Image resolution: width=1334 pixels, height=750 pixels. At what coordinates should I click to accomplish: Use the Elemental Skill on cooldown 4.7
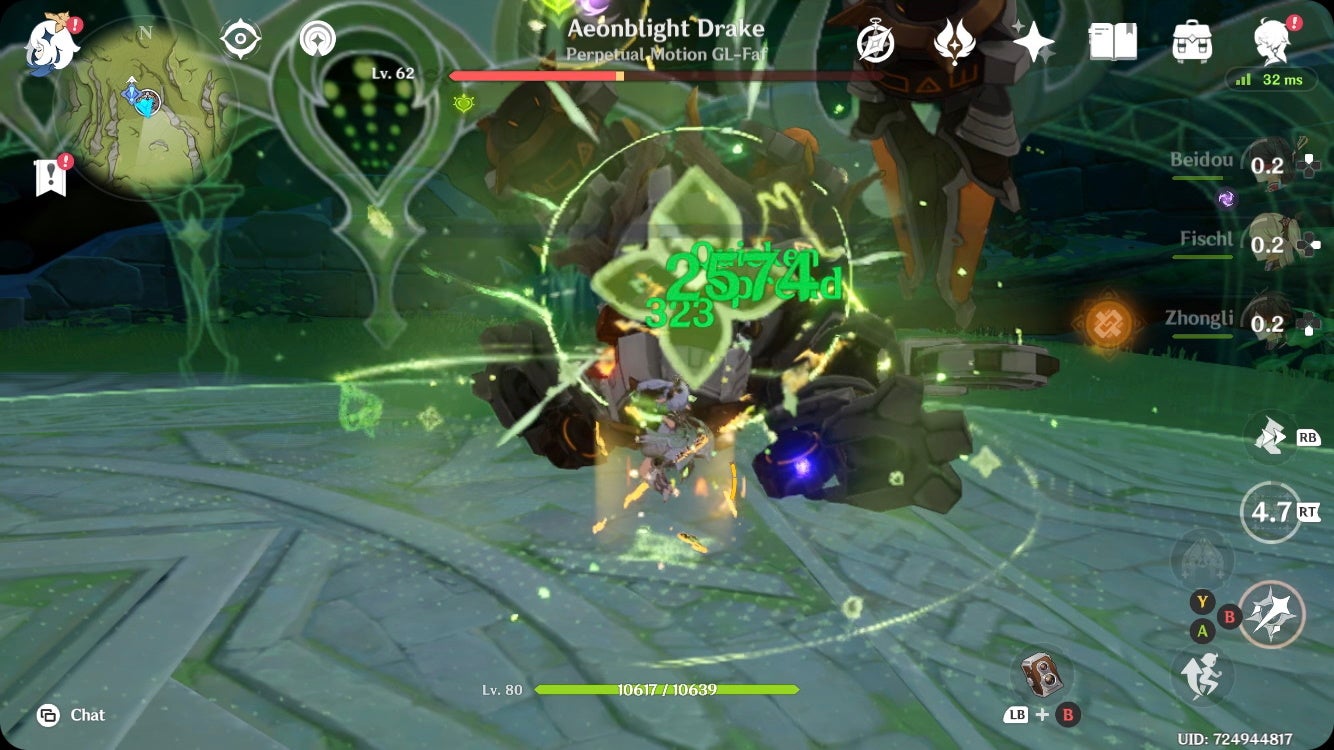point(1269,508)
